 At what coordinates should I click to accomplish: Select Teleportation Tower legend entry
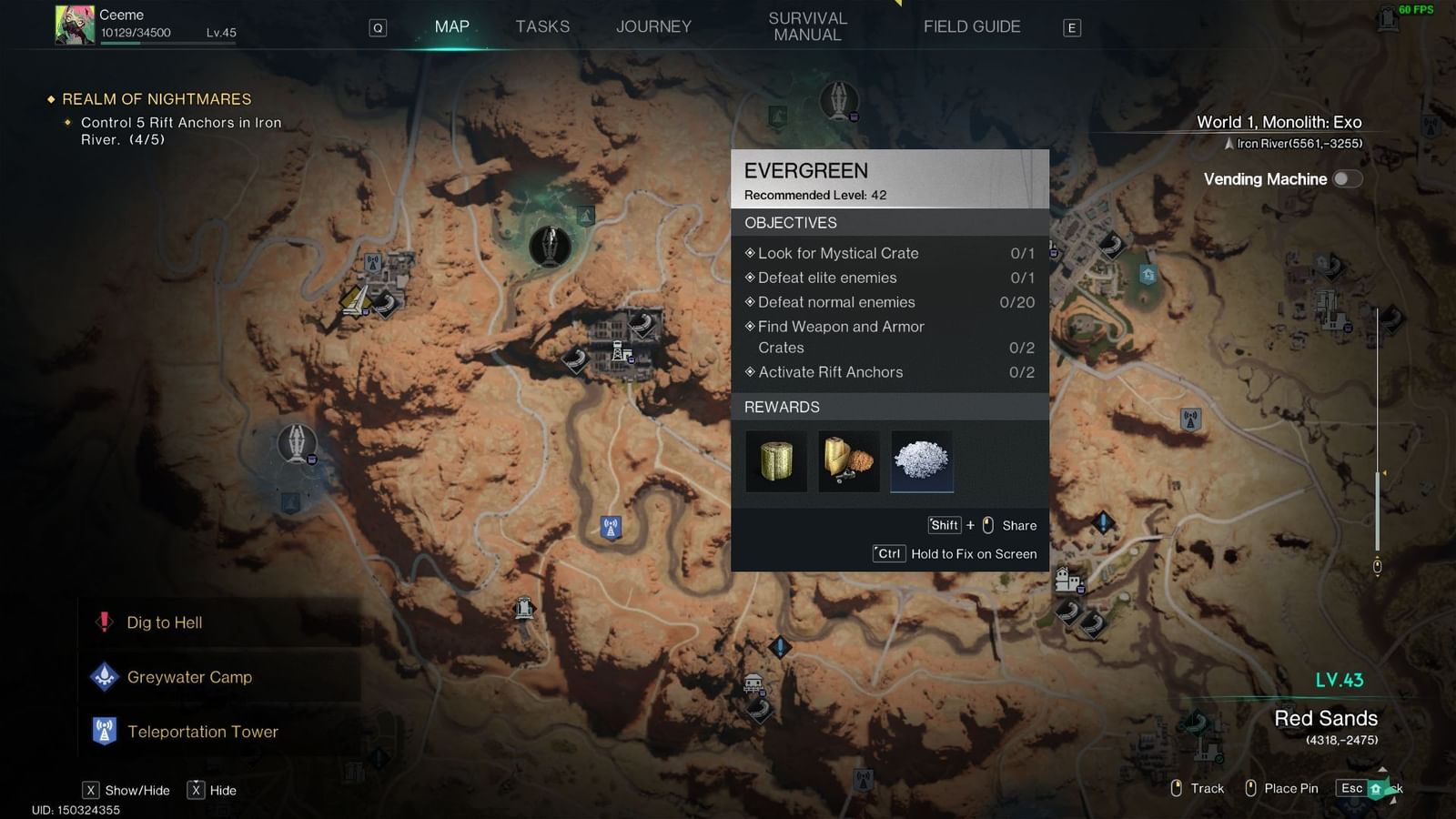[x=202, y=732]
